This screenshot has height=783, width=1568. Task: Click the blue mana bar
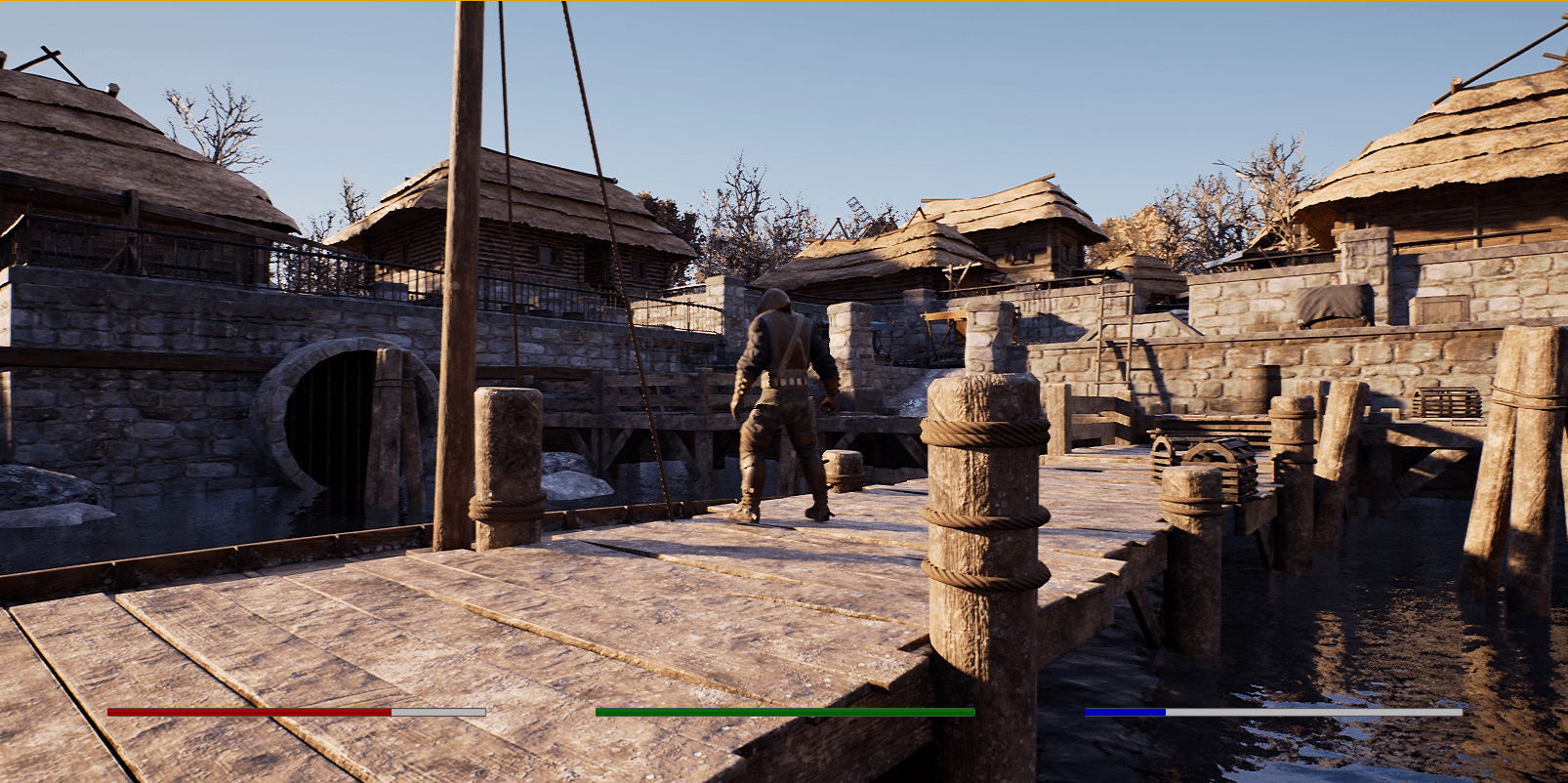1123,714
